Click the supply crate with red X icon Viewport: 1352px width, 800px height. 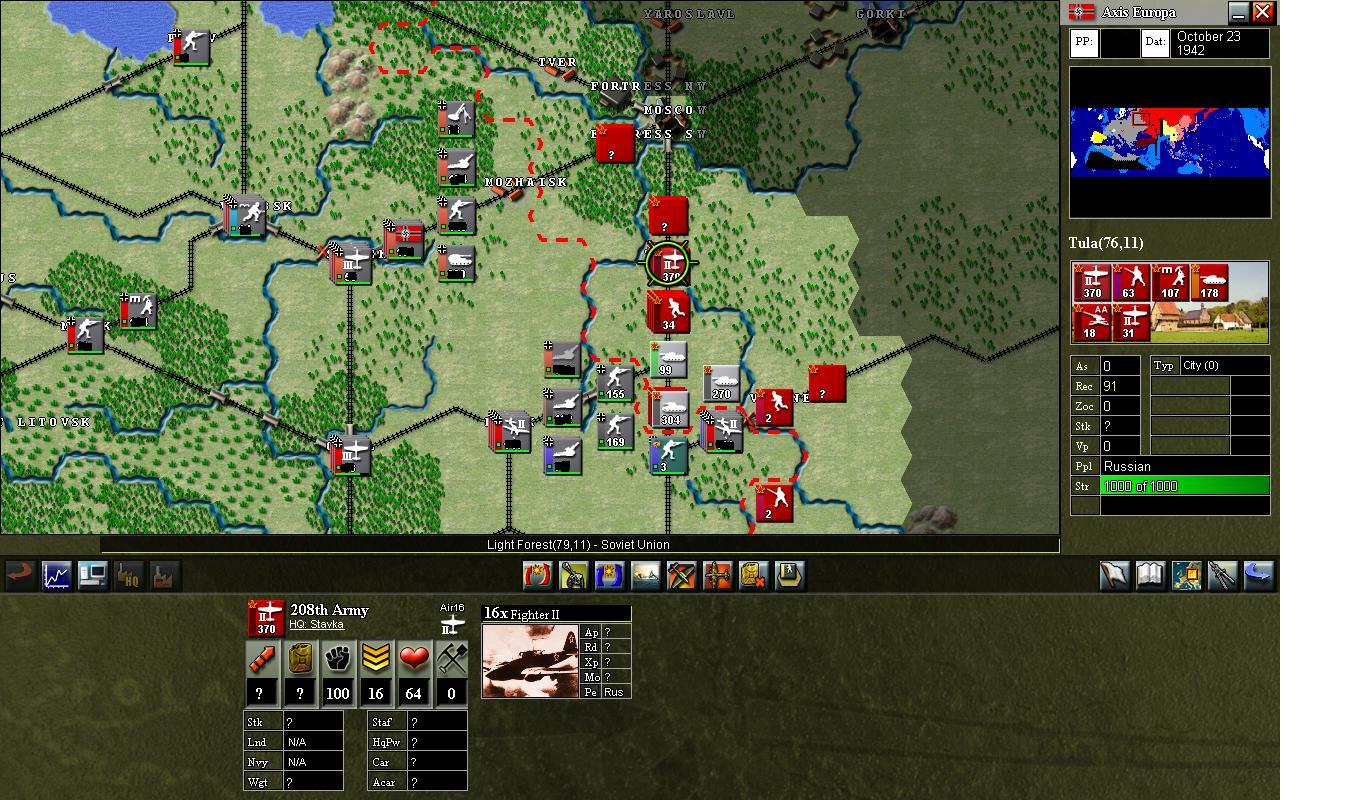753,575
